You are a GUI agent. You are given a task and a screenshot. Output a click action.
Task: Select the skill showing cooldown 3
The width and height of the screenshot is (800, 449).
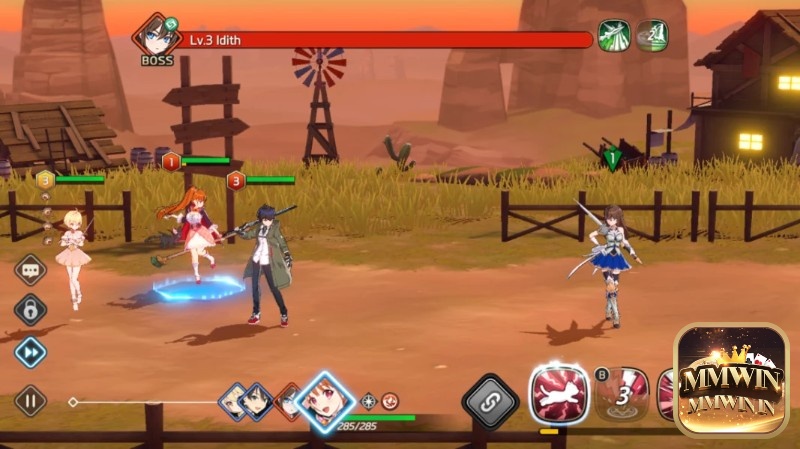[x=621, y=393]
